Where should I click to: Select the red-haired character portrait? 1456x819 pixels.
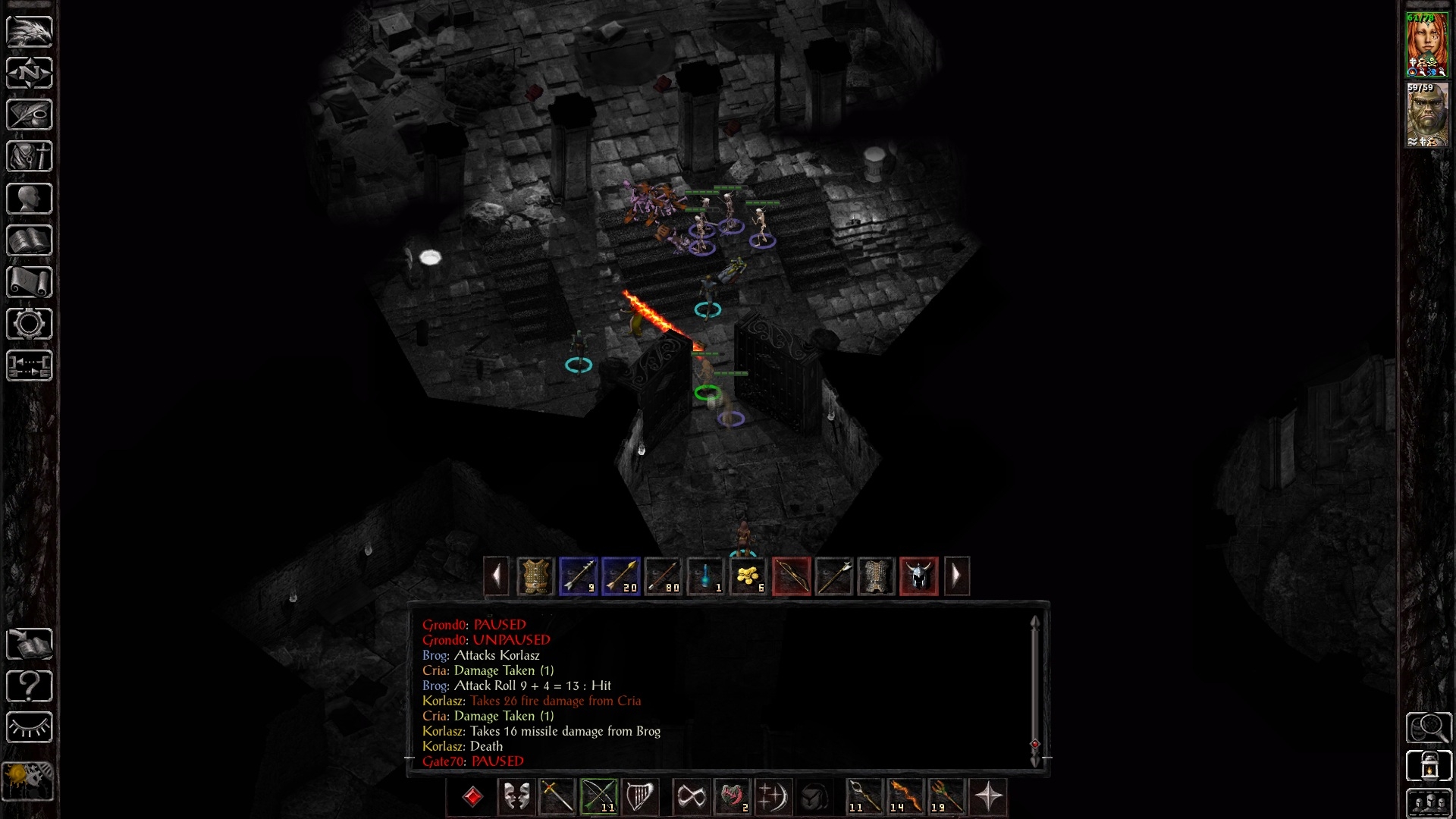[1426, 45]
